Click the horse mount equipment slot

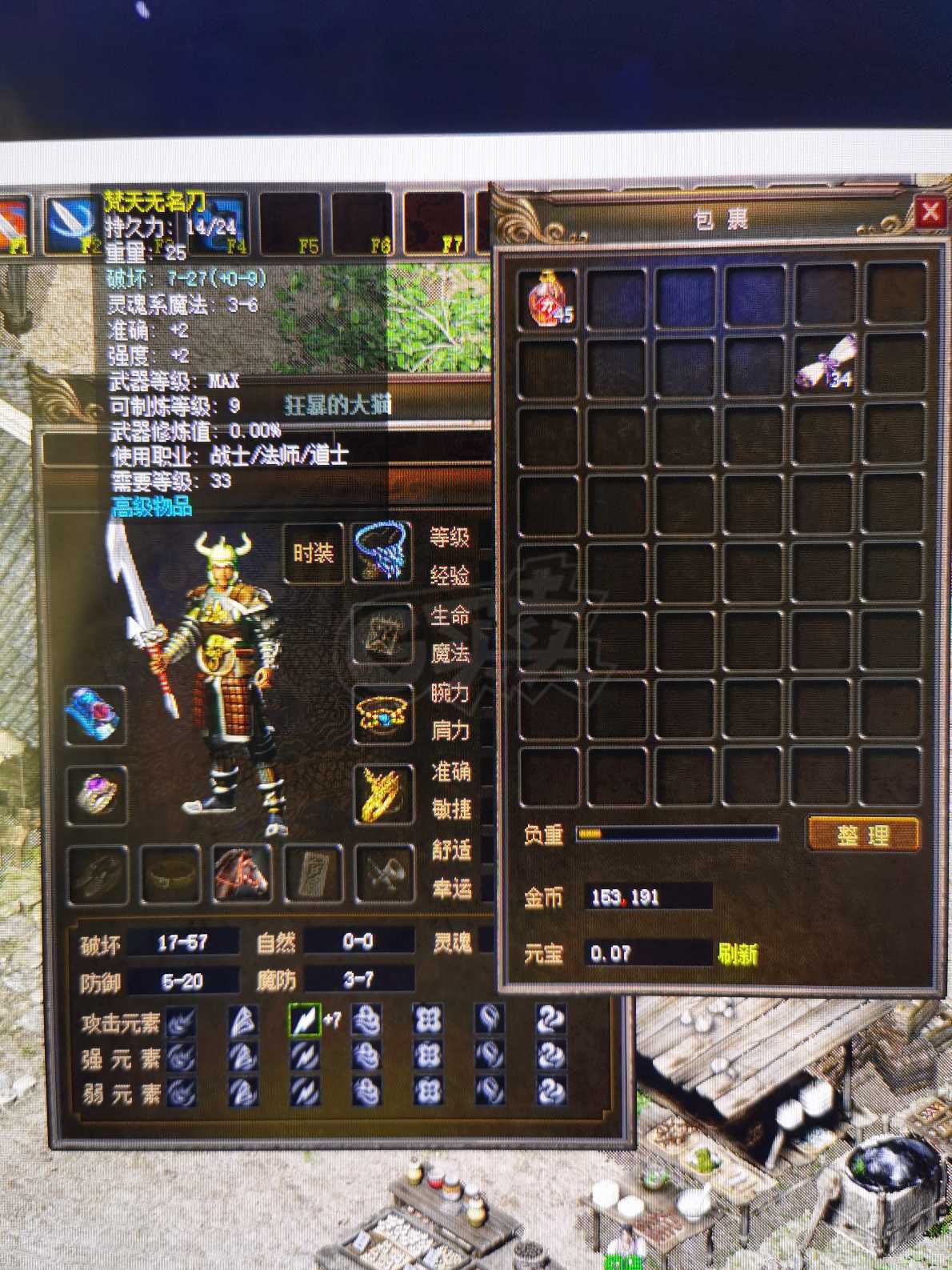pos(242,874)
